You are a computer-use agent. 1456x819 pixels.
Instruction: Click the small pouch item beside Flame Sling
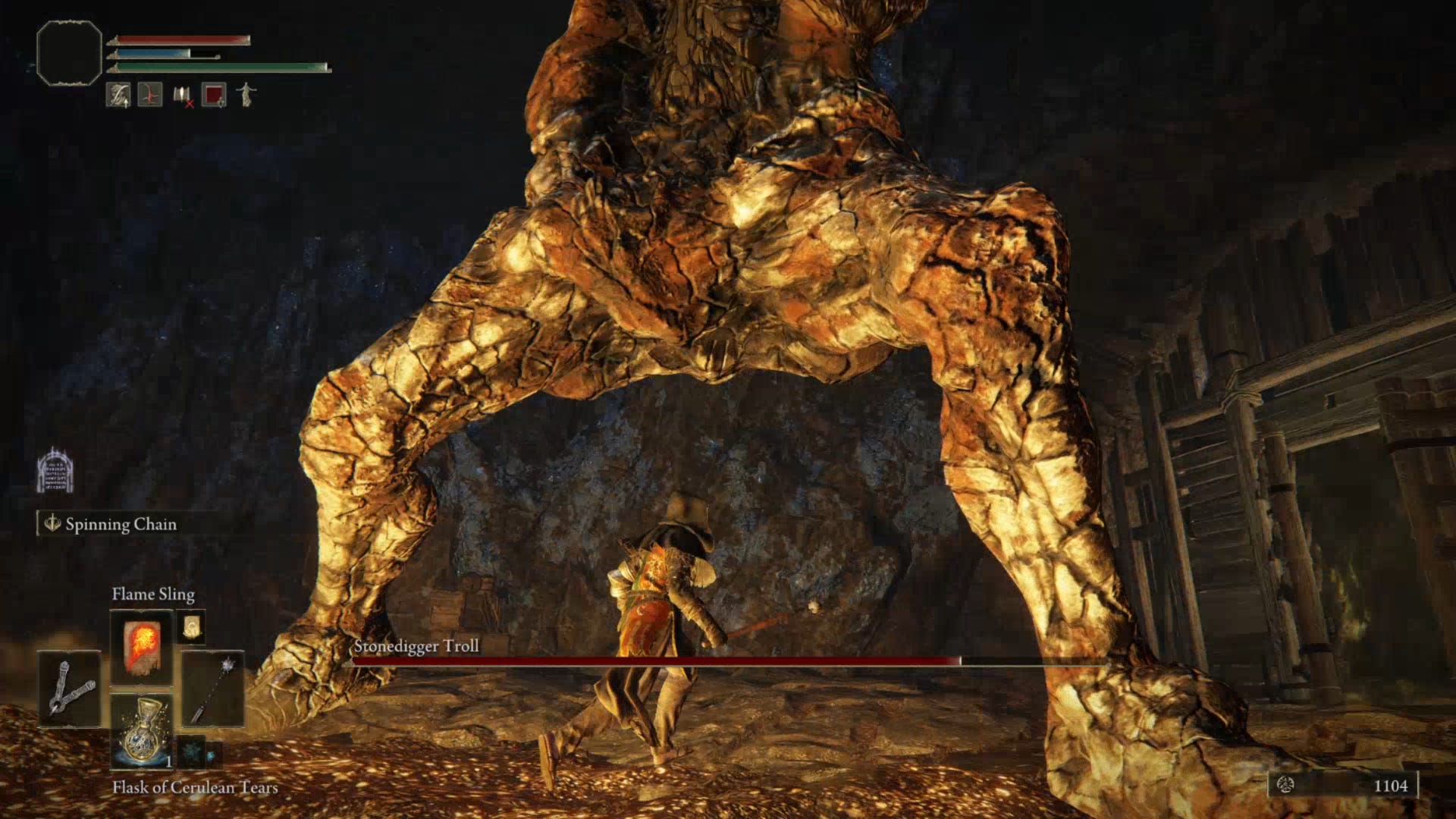(x=191, y=629)
